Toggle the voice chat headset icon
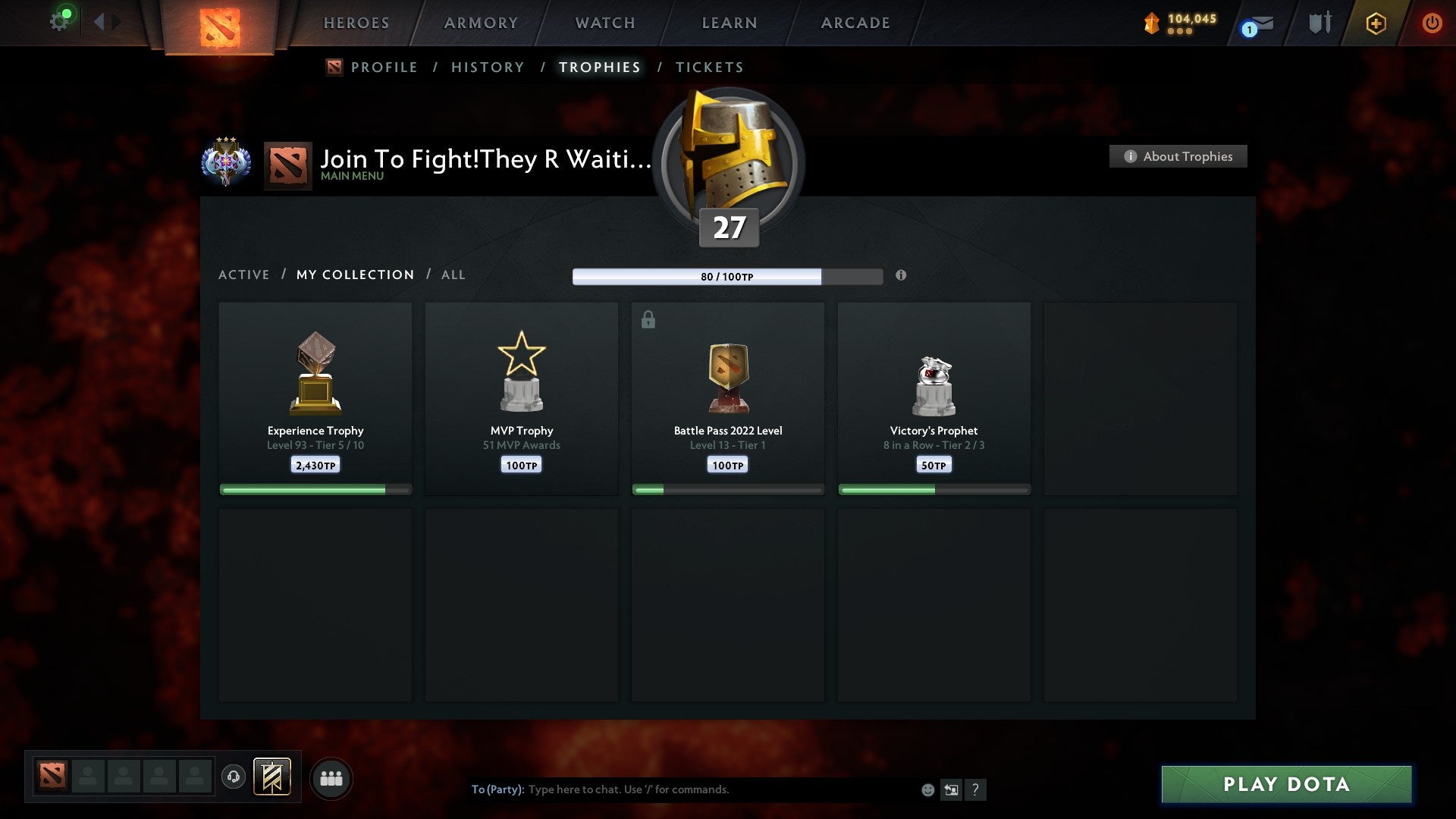Image resolution: width=1456 pixels, height=819 pixels. (x=234, y=777)
